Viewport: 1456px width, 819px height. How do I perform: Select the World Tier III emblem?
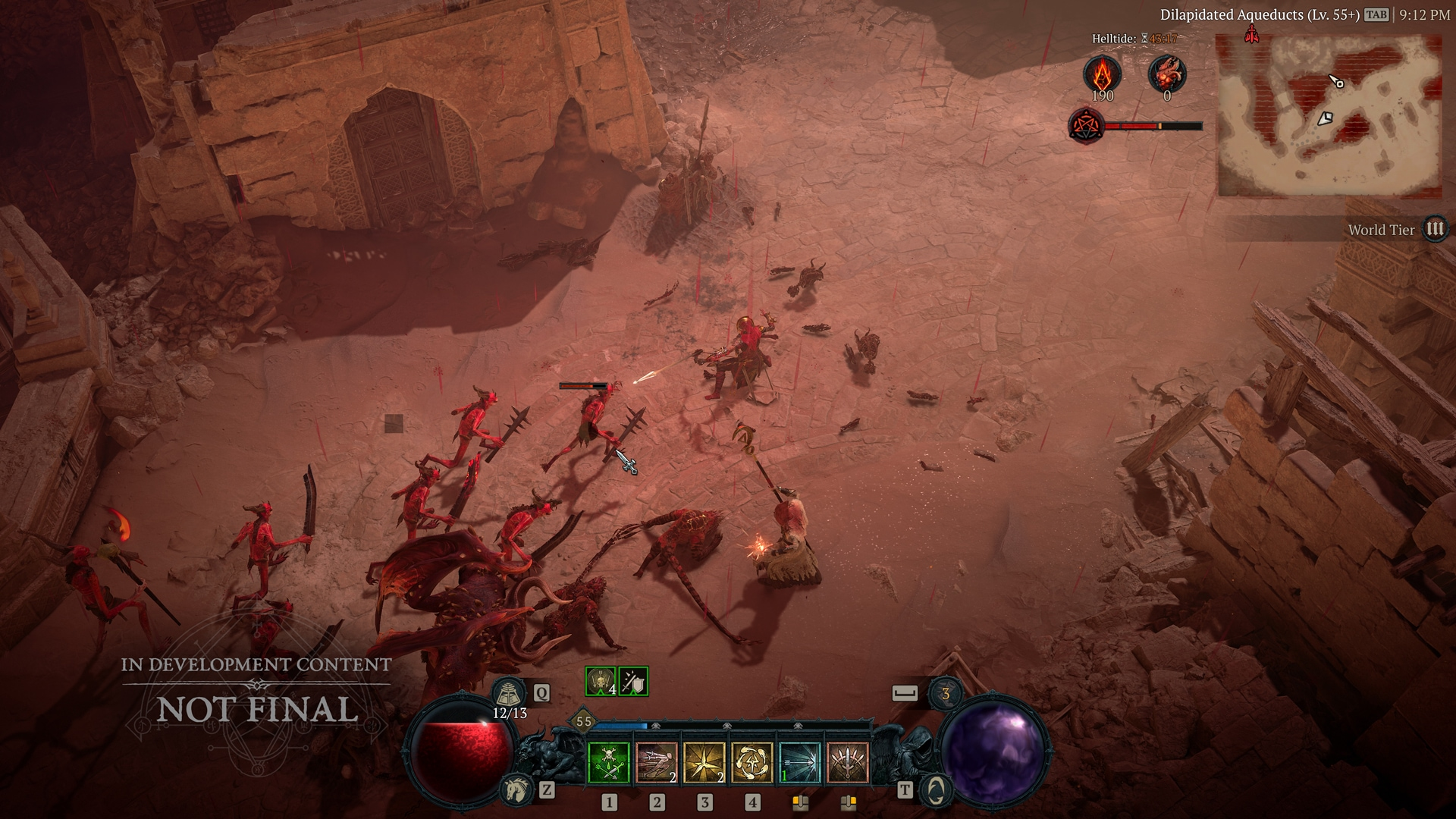click(1435, 229)
